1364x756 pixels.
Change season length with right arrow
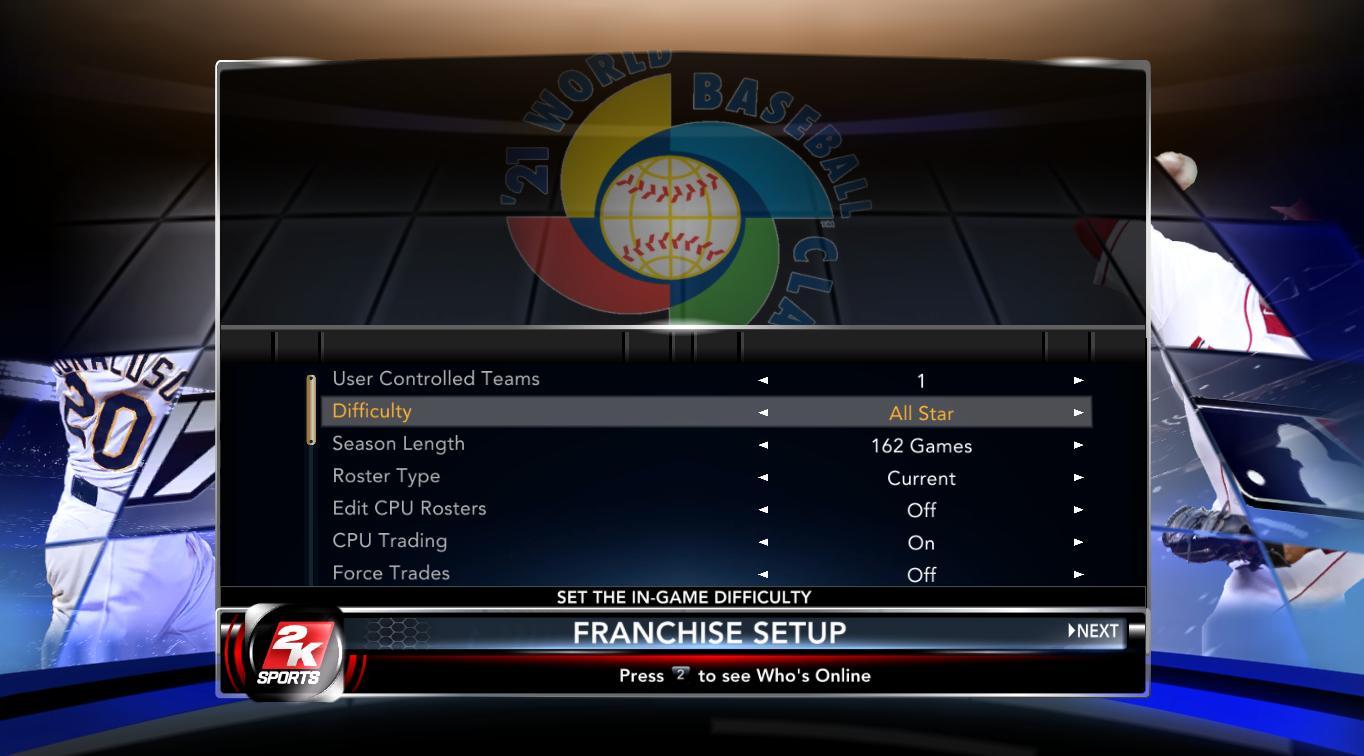1078,445
